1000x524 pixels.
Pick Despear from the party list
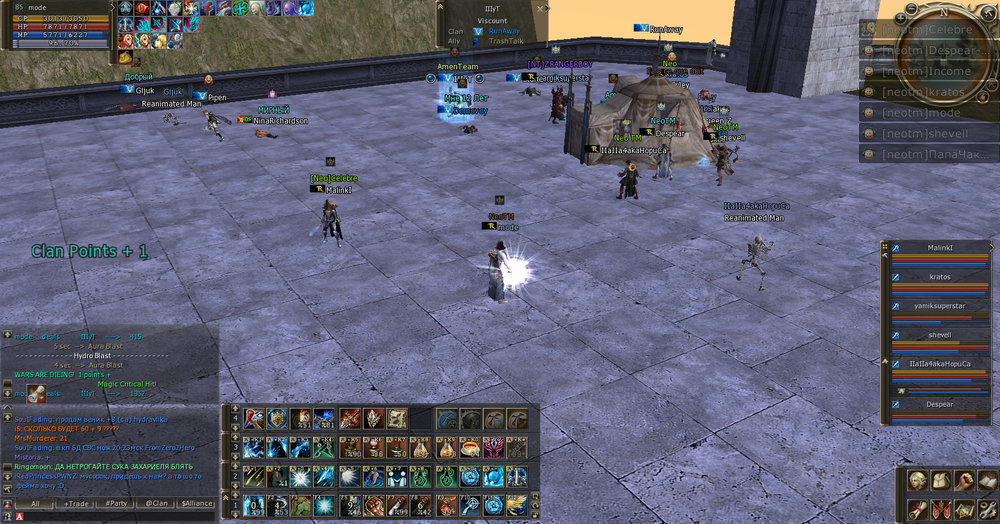click(940, 408)
